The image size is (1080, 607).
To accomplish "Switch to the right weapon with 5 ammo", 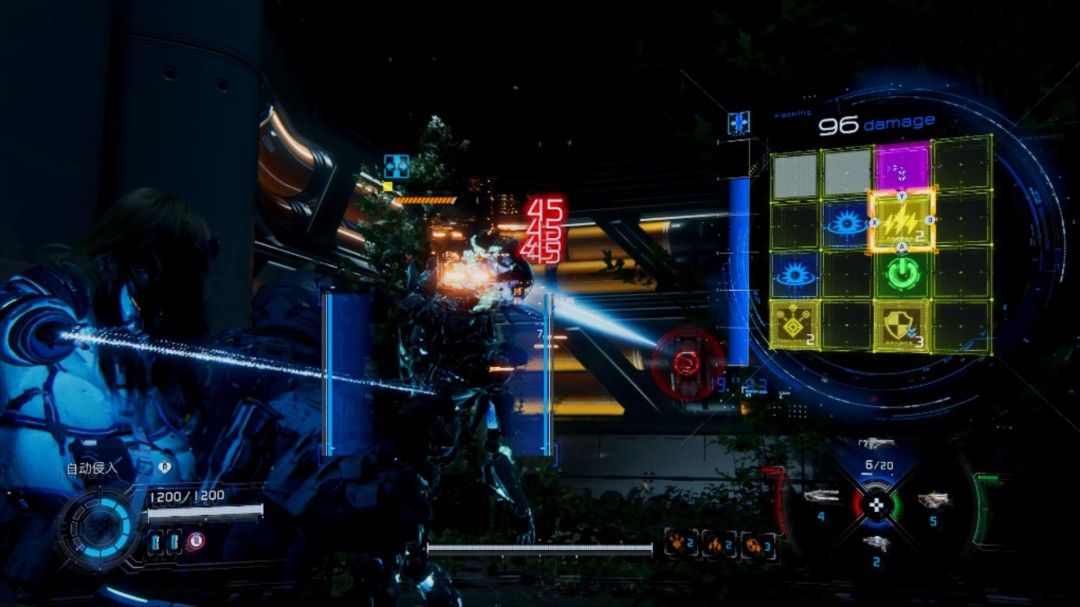I will pyautogui.click(x=933, y=500).
